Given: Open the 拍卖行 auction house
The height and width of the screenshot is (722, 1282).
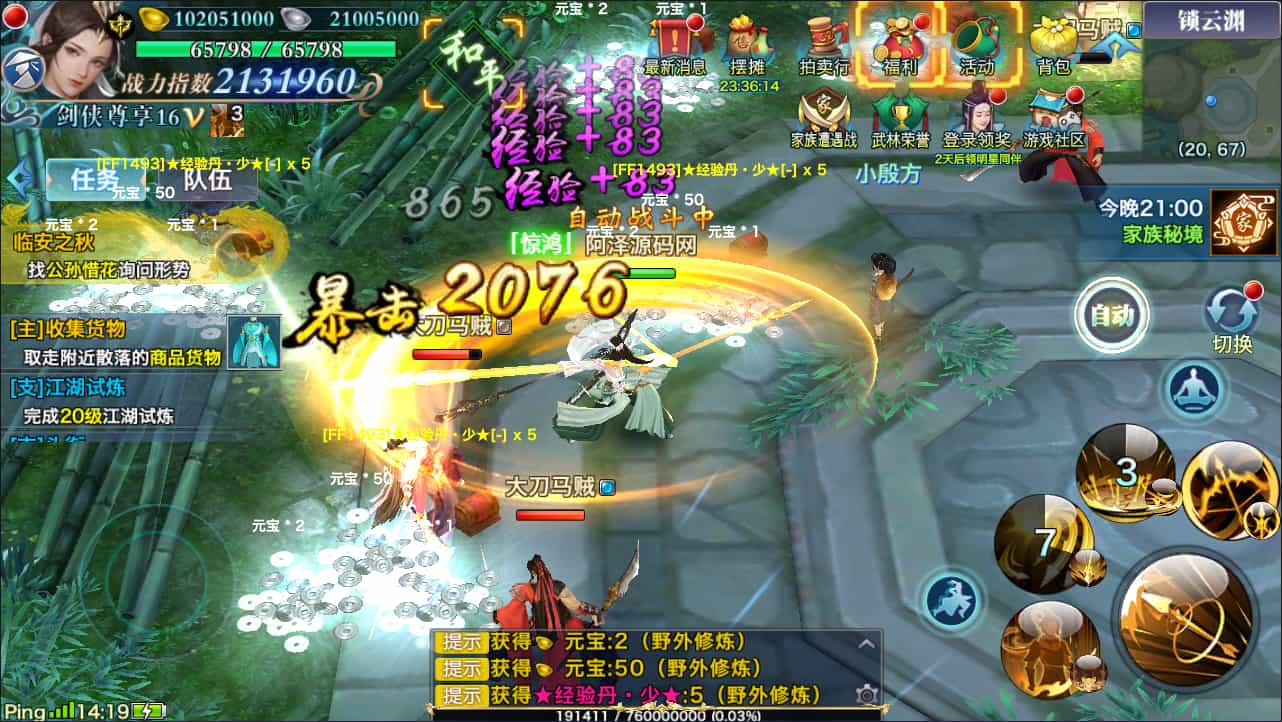Looking at the screenshot, I should (x=824, y=44).
